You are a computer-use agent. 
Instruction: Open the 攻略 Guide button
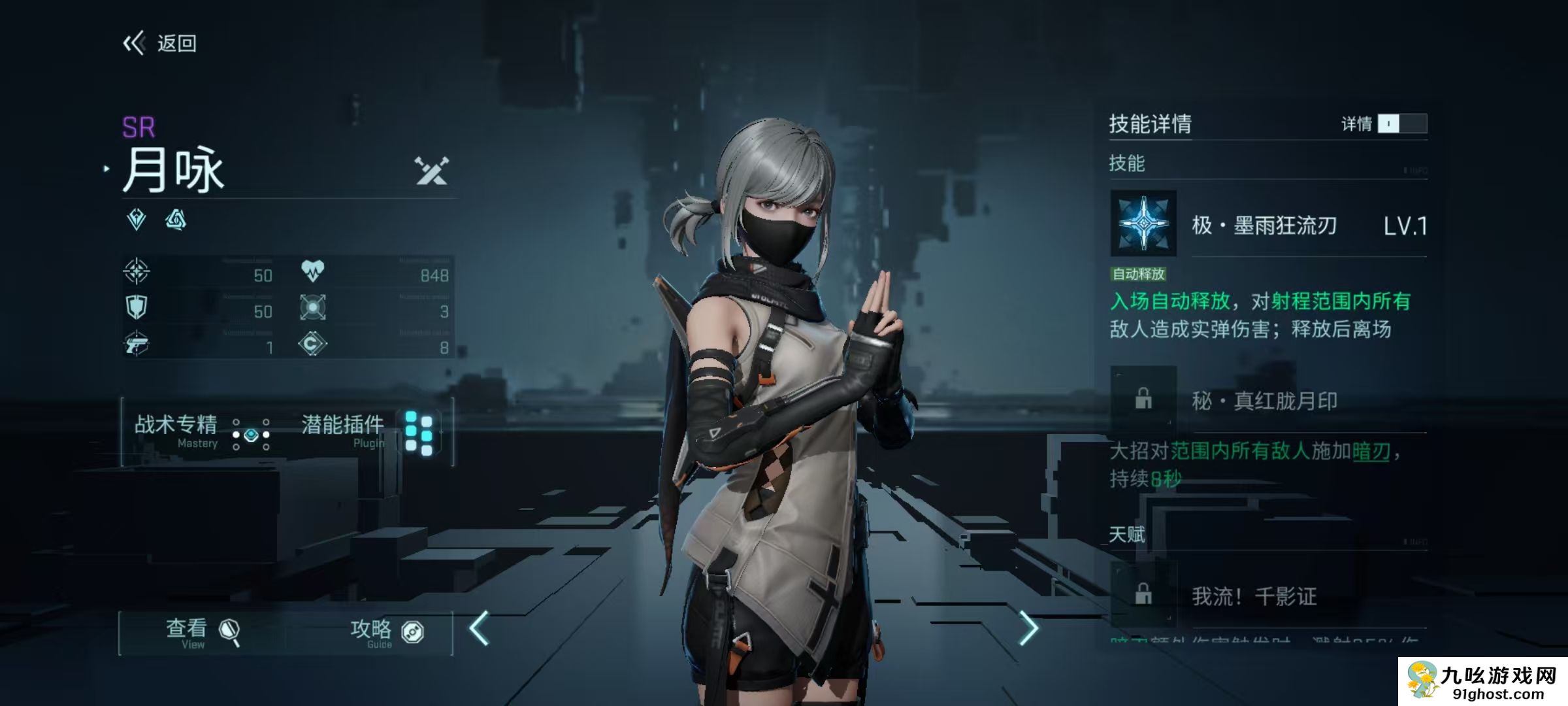385,633
